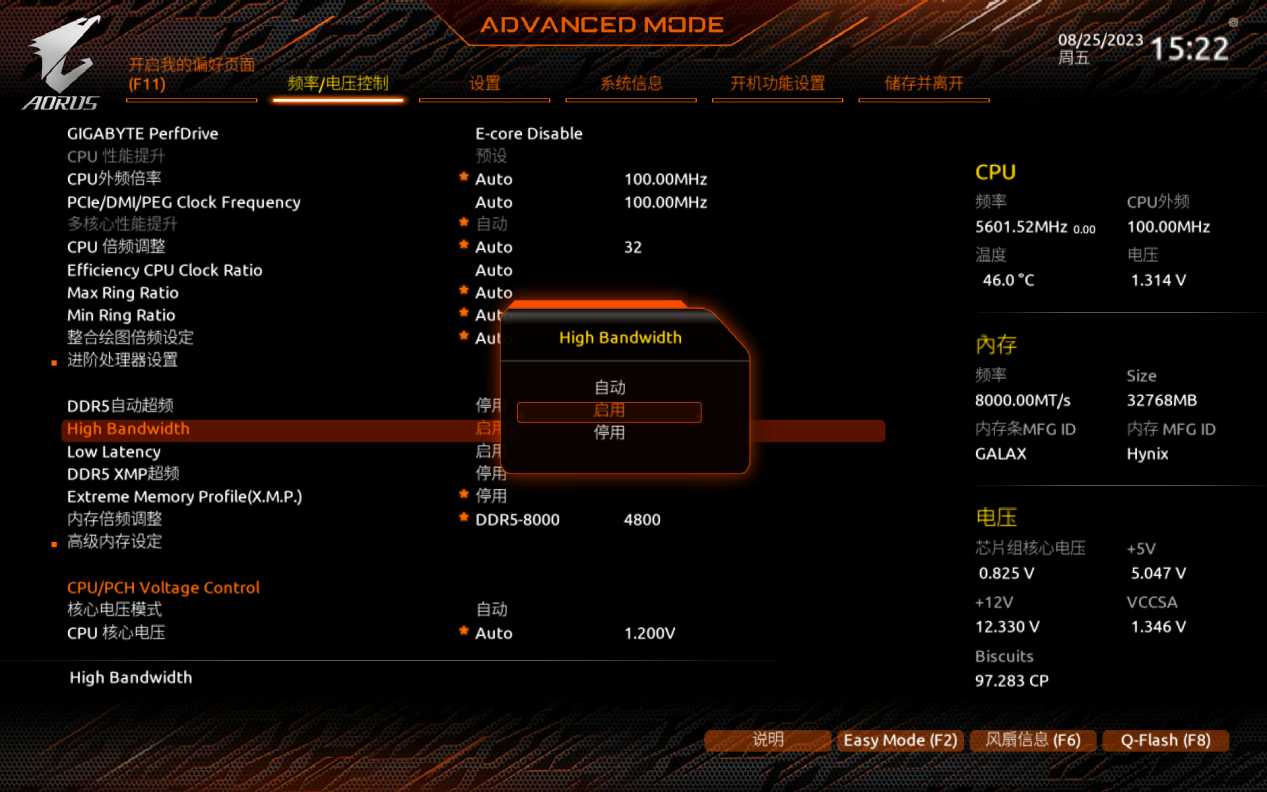Open the 风扇信息 fan info panel
The width and height of the screenshot is (1267, 792).
(1033, 741)
